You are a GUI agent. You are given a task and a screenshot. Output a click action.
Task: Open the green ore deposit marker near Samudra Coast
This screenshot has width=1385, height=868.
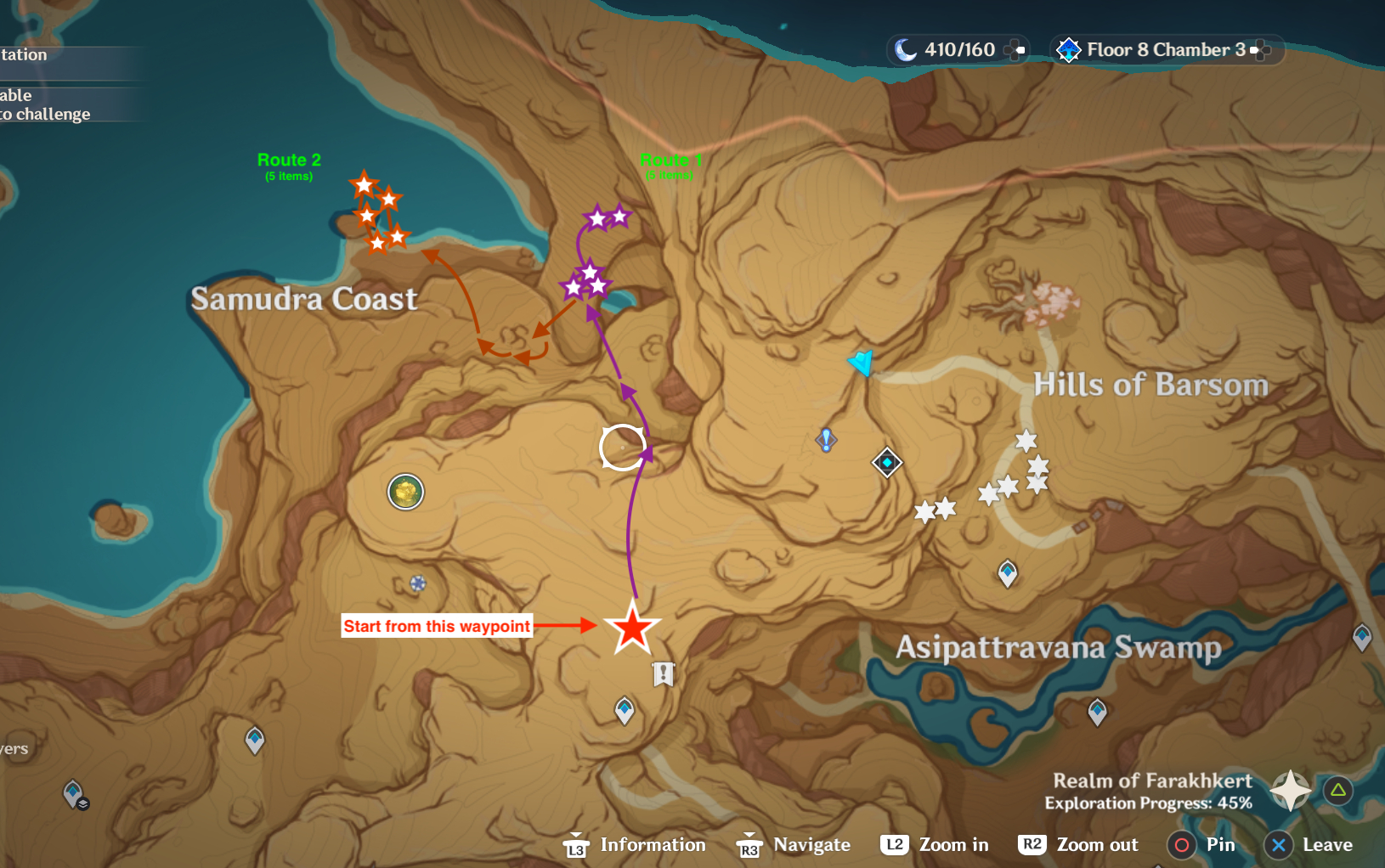[x=405, y=492]
